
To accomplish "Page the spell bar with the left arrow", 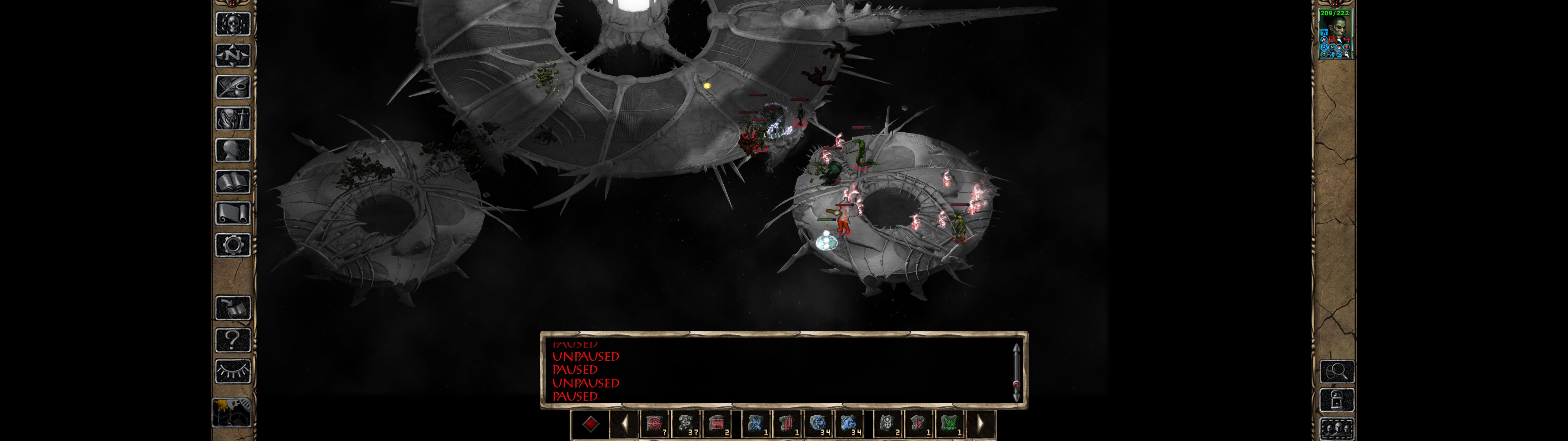I will (624, 423).
